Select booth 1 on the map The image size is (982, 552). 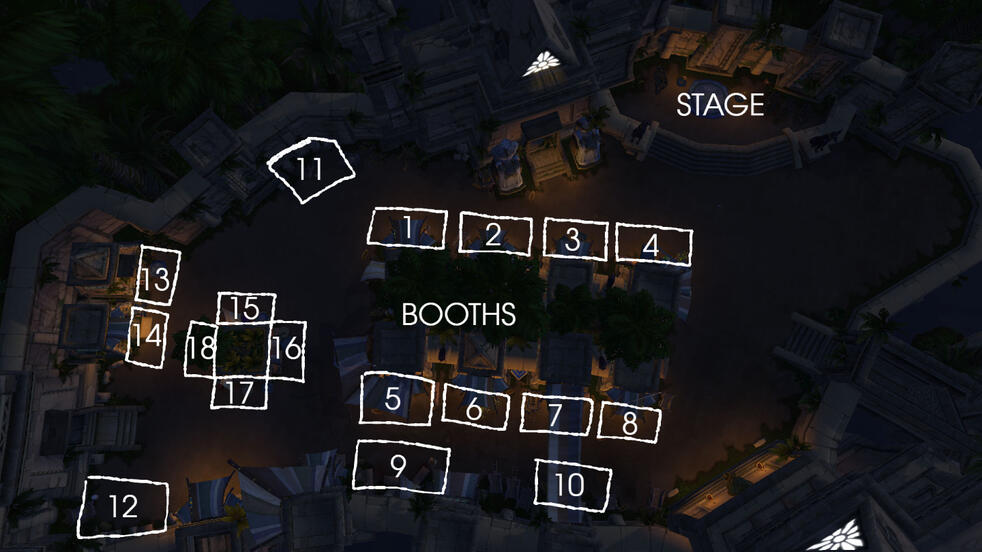pos(407,227)
